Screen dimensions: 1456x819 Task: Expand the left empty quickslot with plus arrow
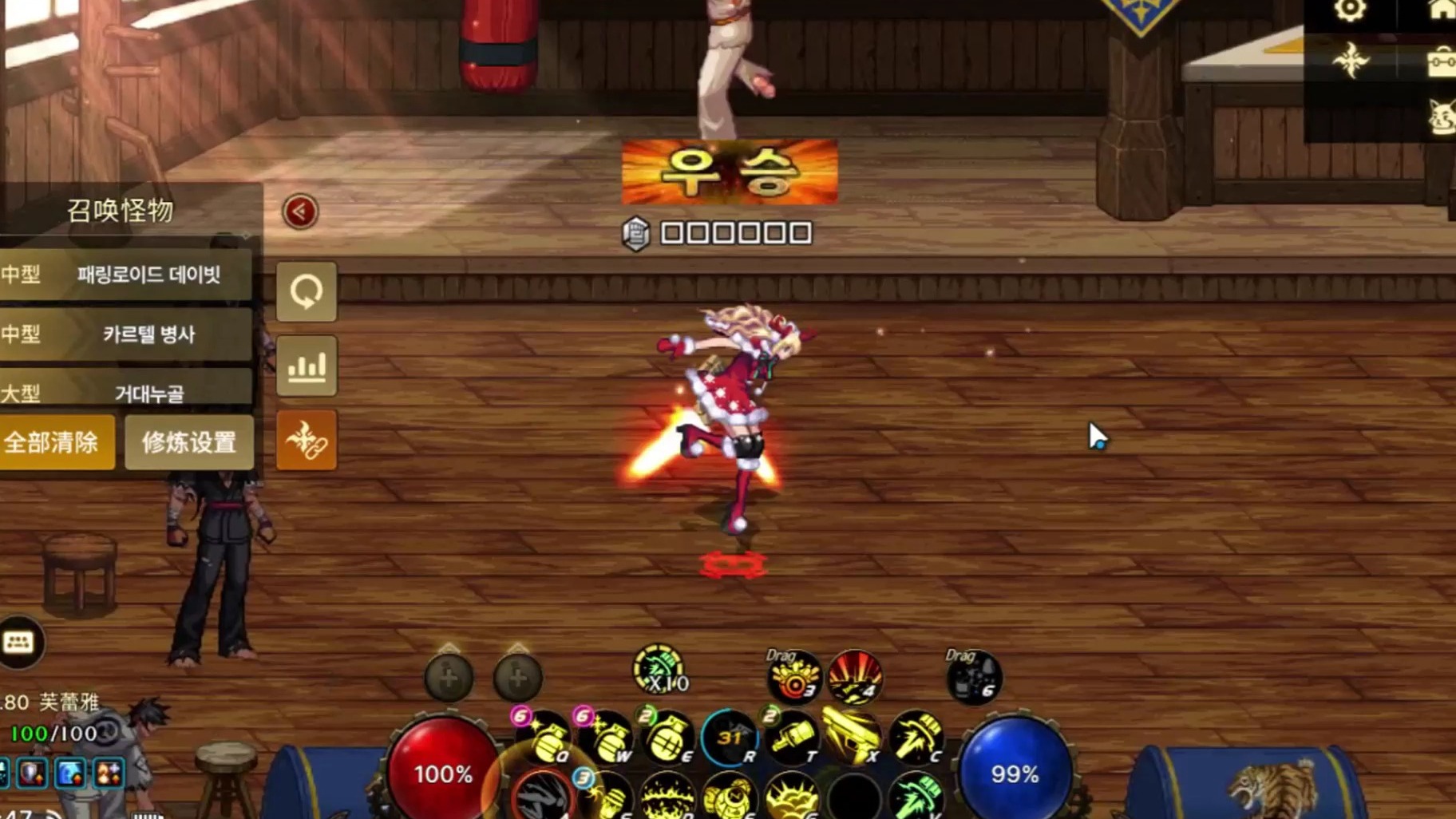point(447,677)
